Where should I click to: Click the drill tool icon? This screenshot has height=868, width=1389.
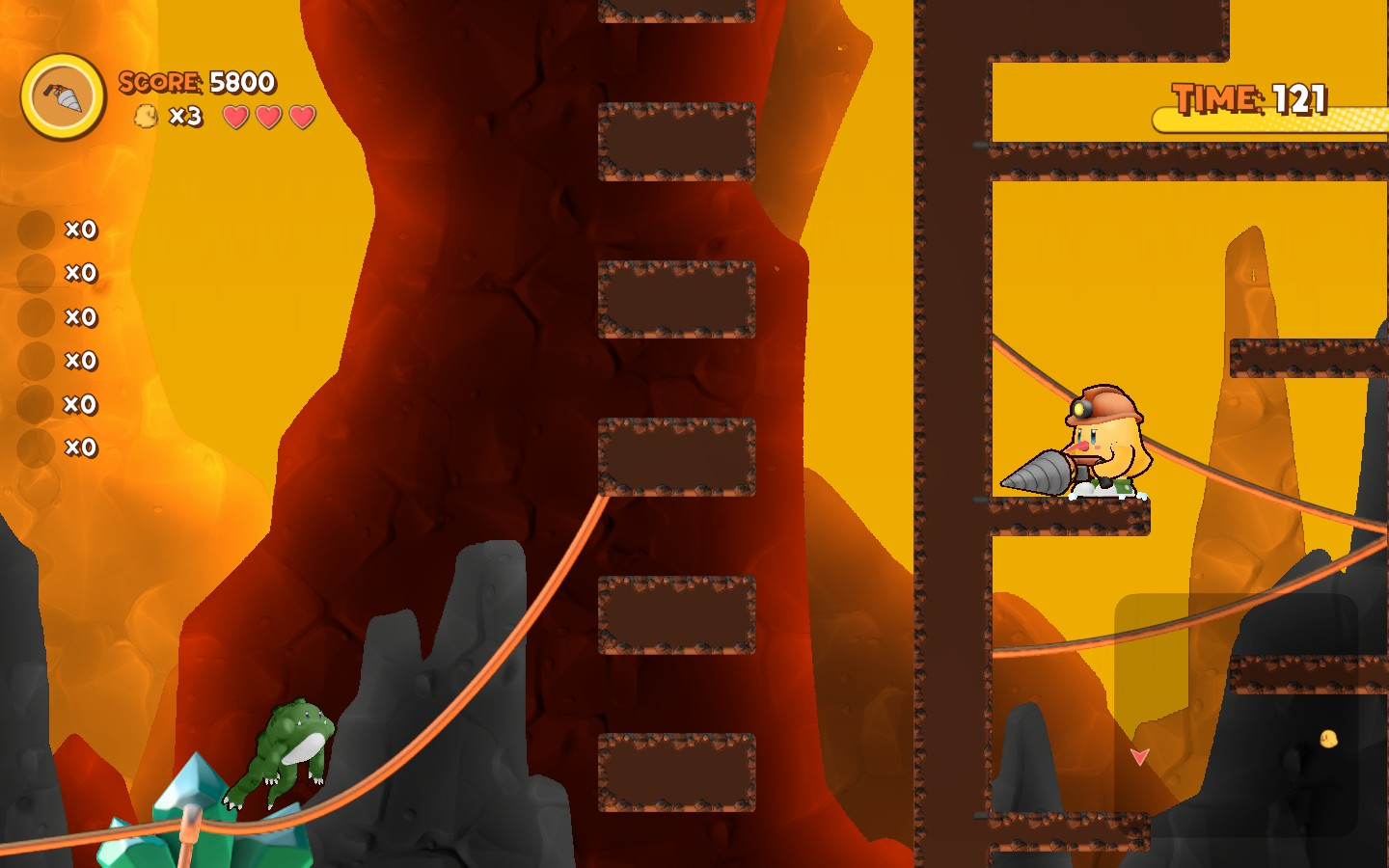tap(64, 96)
